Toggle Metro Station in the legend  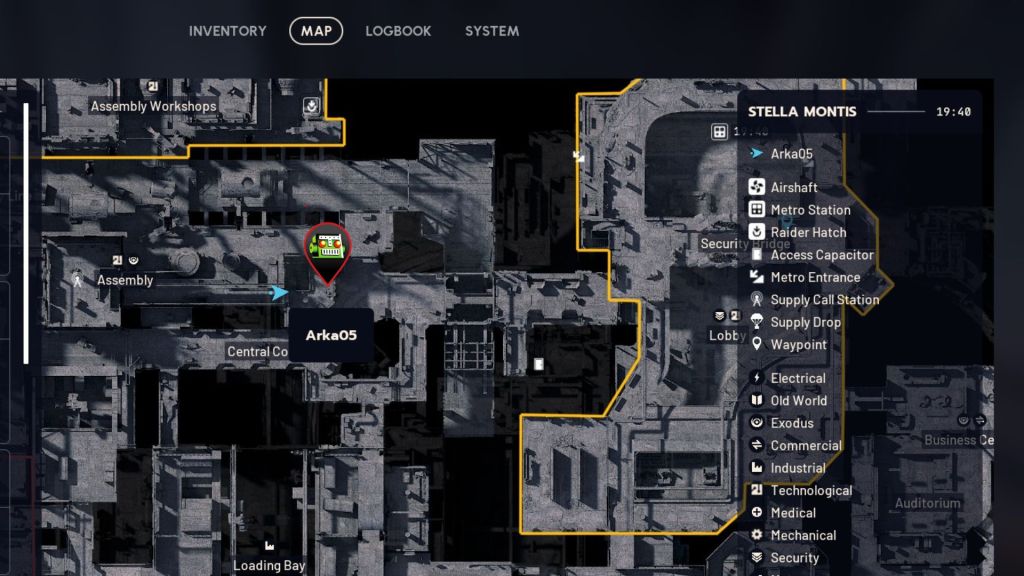810,210
